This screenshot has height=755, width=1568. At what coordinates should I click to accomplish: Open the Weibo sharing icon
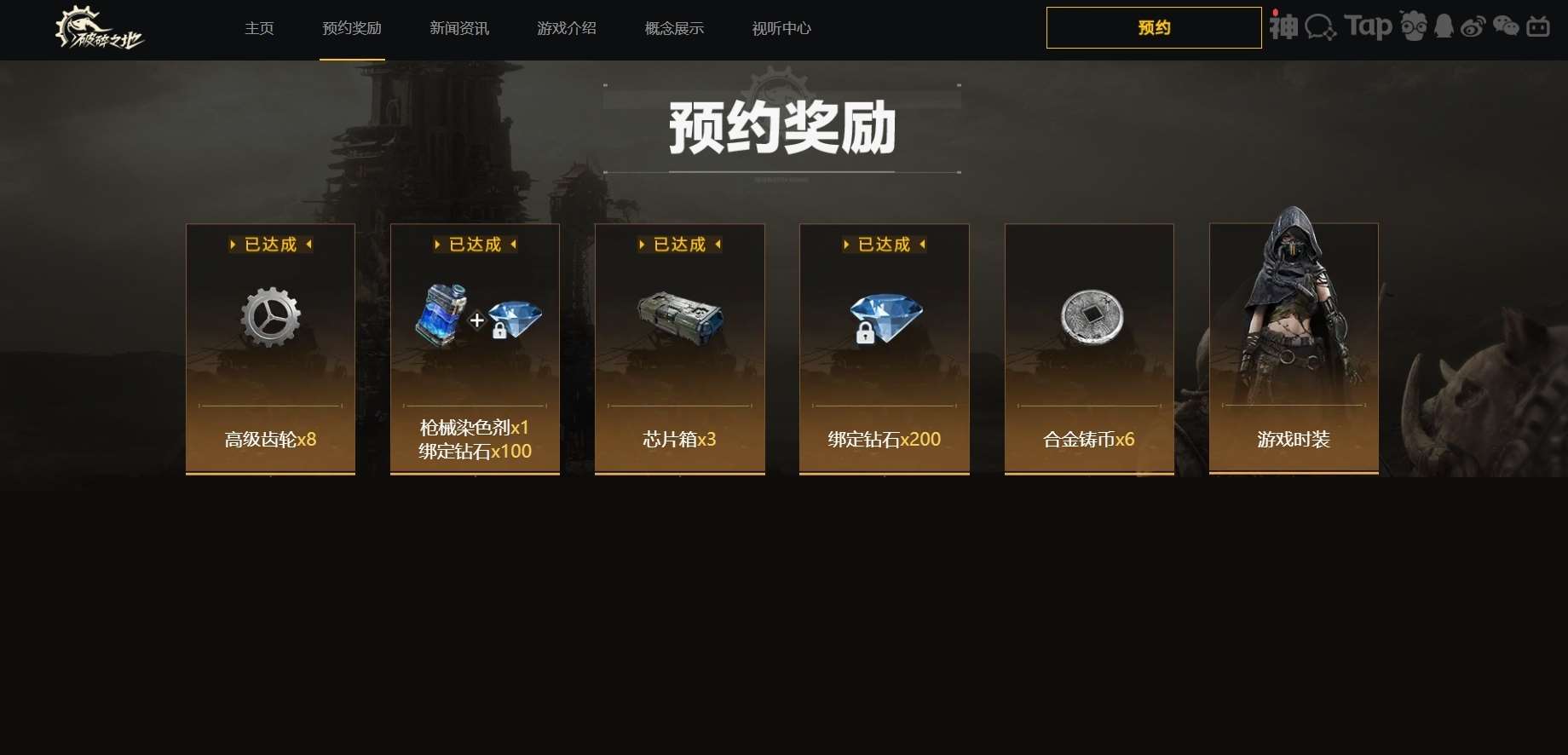coord(1473,26)
